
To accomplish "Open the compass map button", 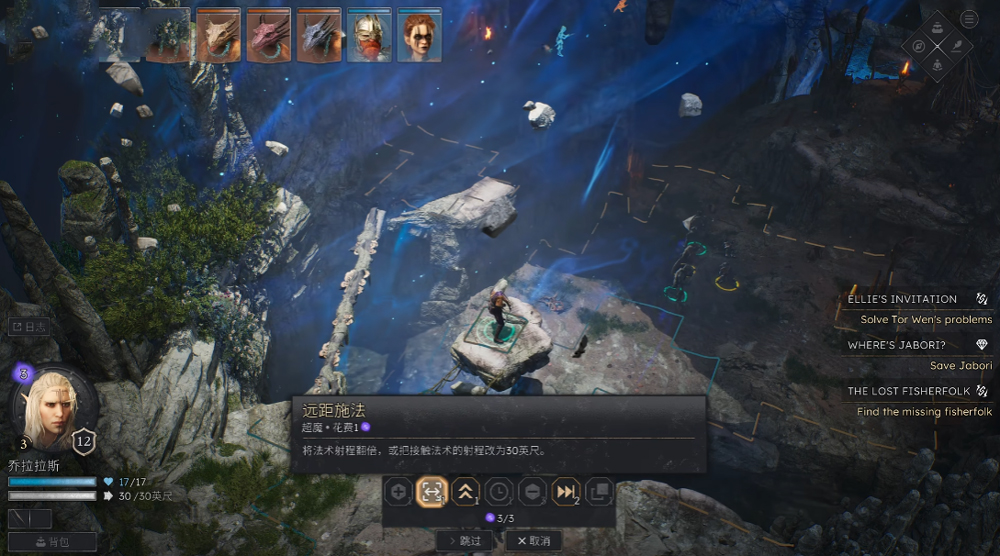I will (918, 46).
